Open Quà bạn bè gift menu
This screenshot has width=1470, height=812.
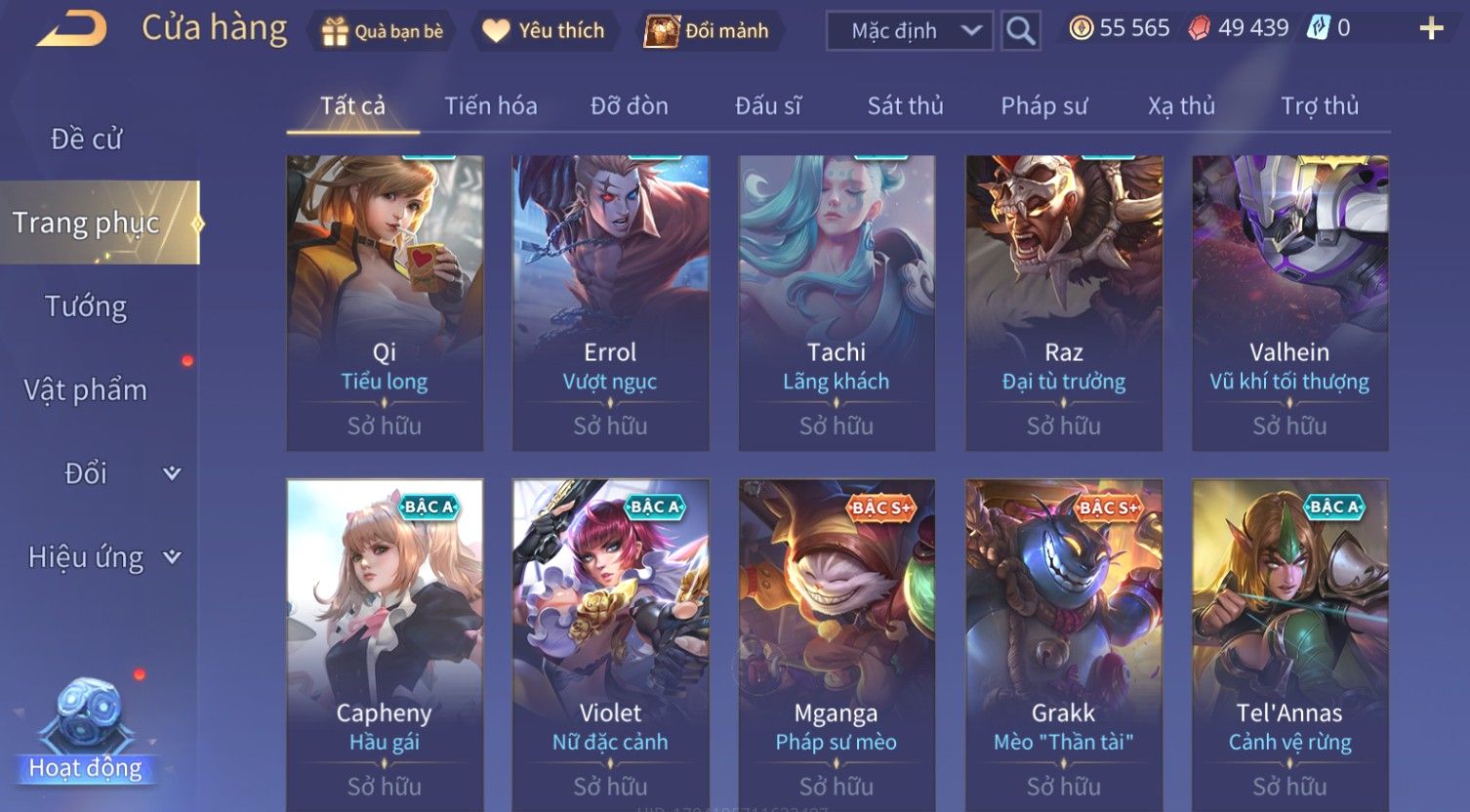pyautogui.click(x=383, y=31)
